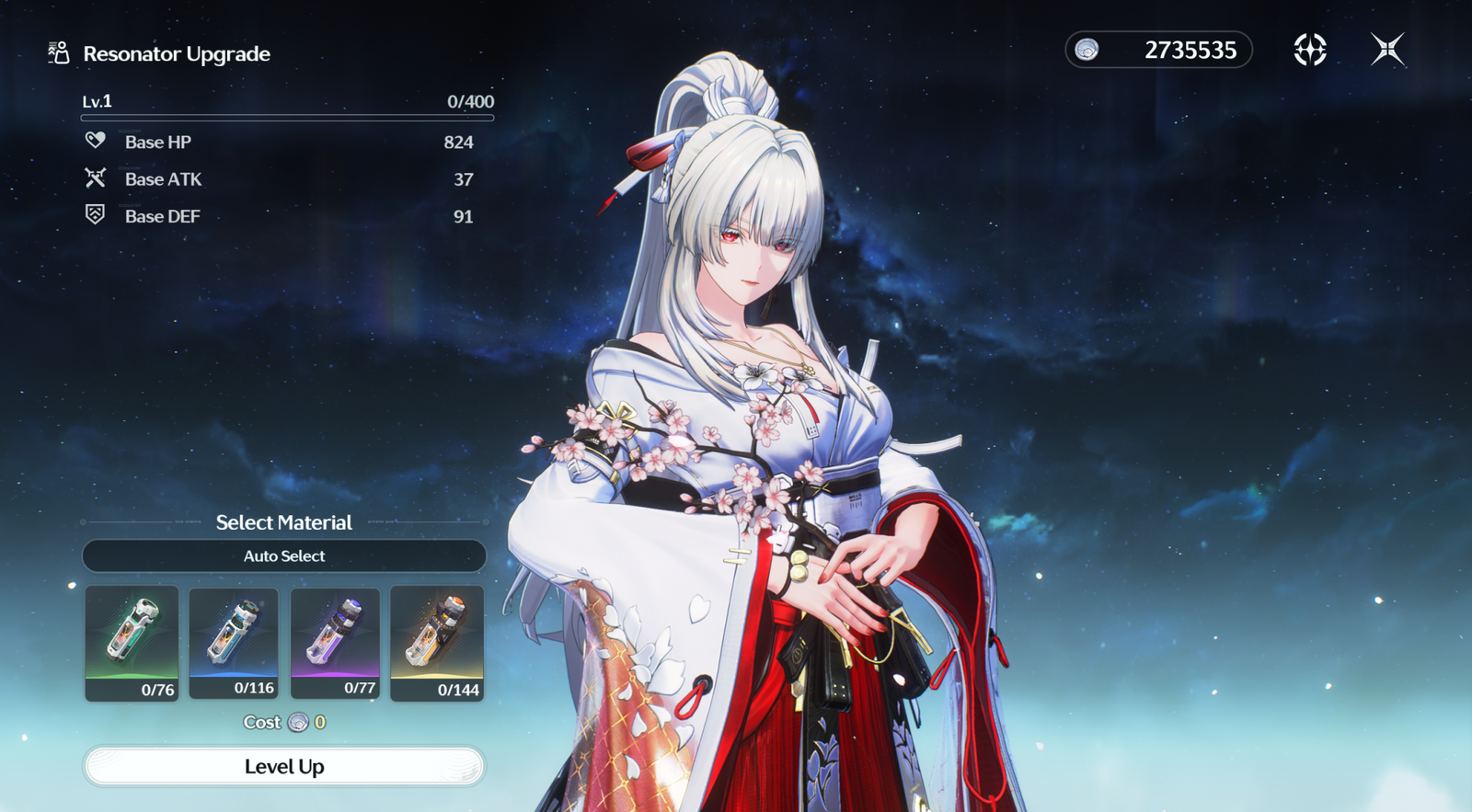Select the gold resonance potion material

coord(437,644)
